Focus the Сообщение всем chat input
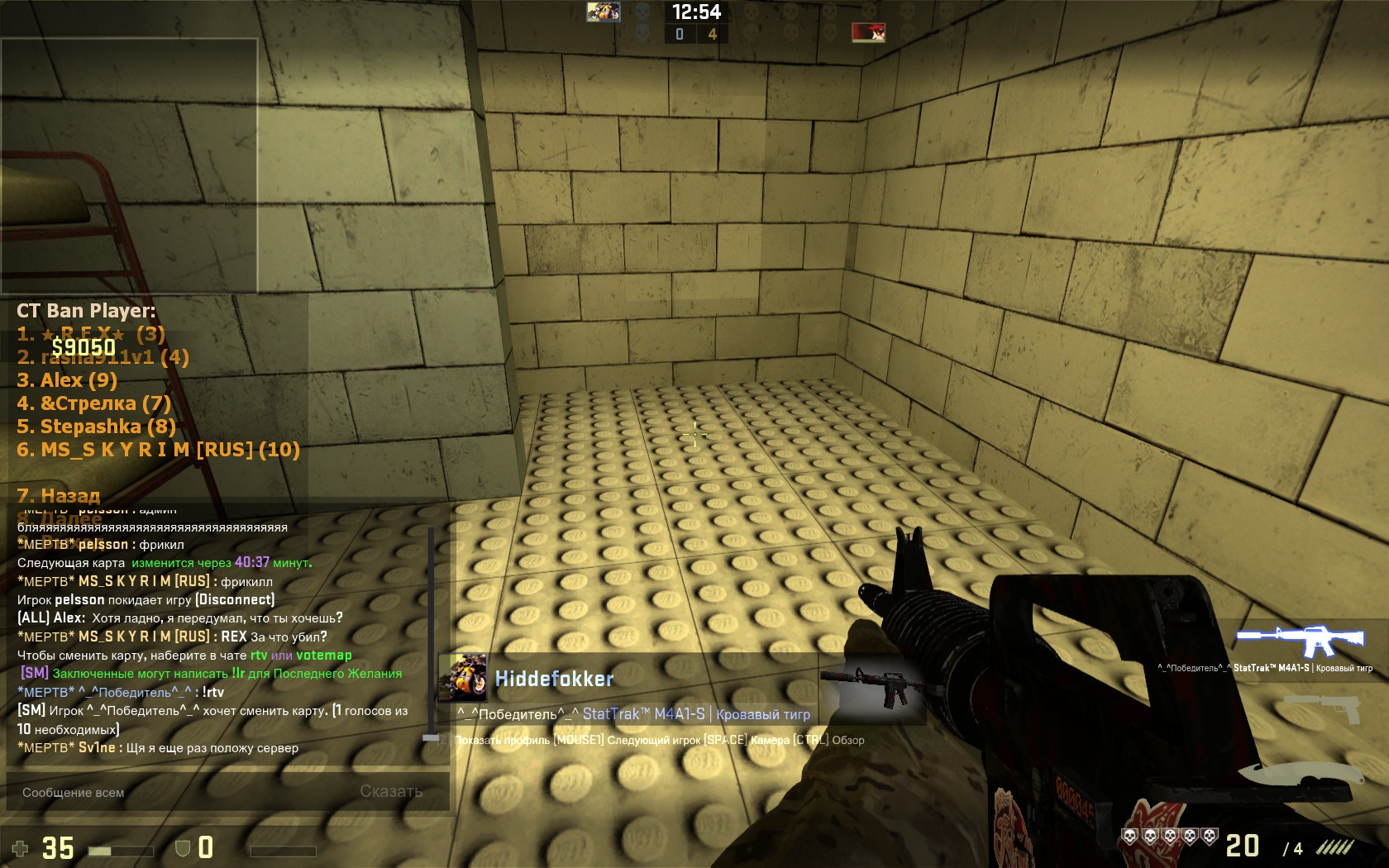This screenshot has width=1389, height=868. (x=182, y=792)
